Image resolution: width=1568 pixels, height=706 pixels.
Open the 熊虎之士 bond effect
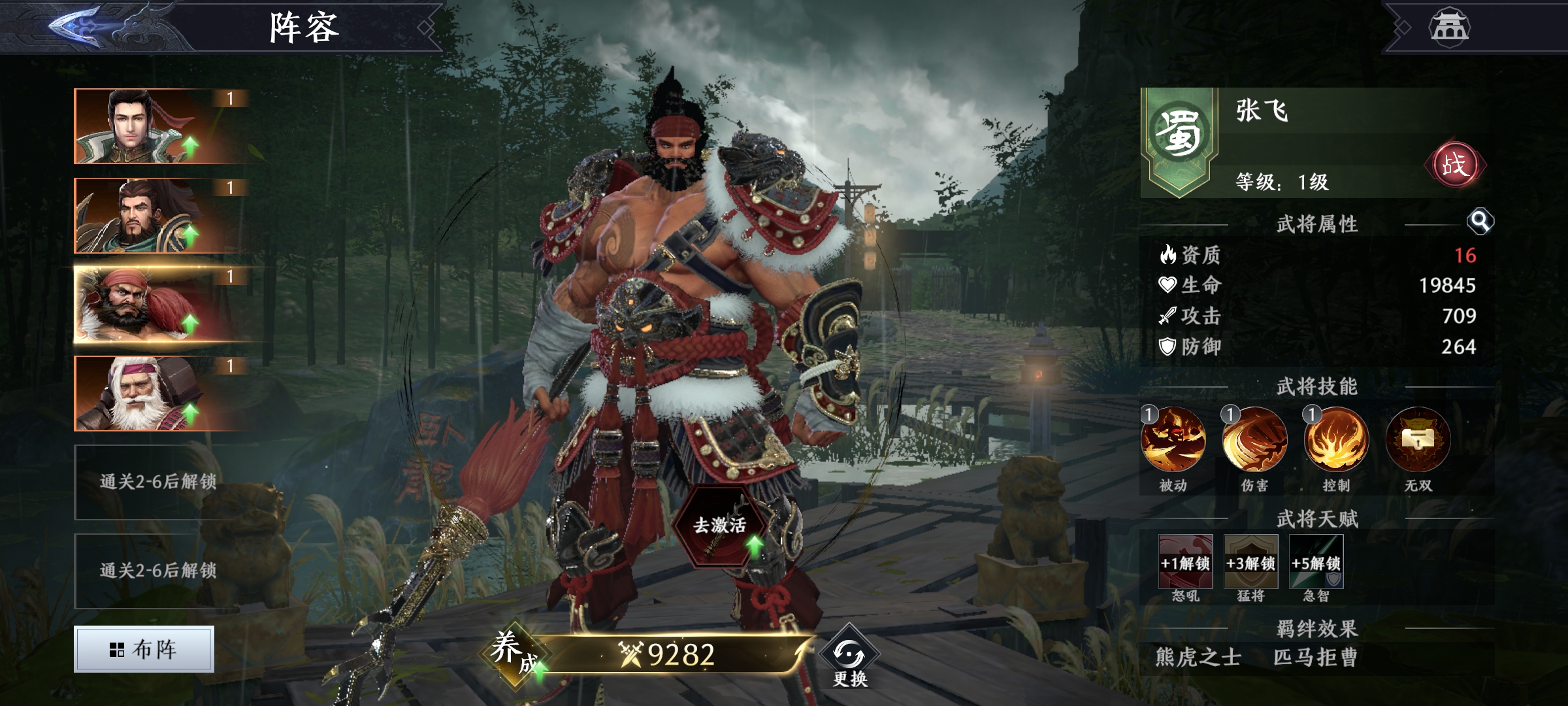[1198, 657]
